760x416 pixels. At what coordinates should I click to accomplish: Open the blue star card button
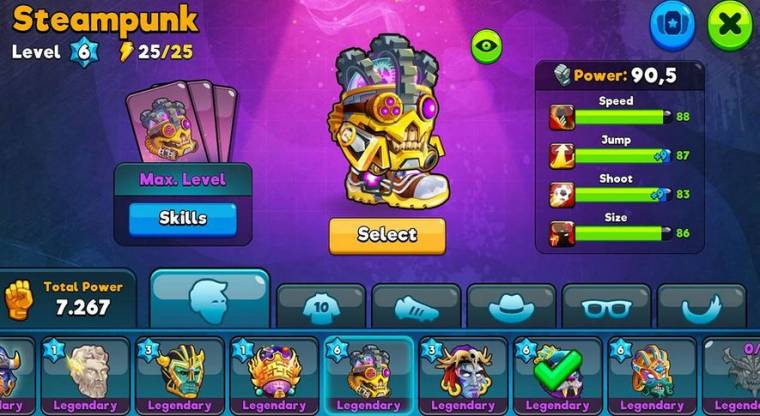(x=672, y=25)
